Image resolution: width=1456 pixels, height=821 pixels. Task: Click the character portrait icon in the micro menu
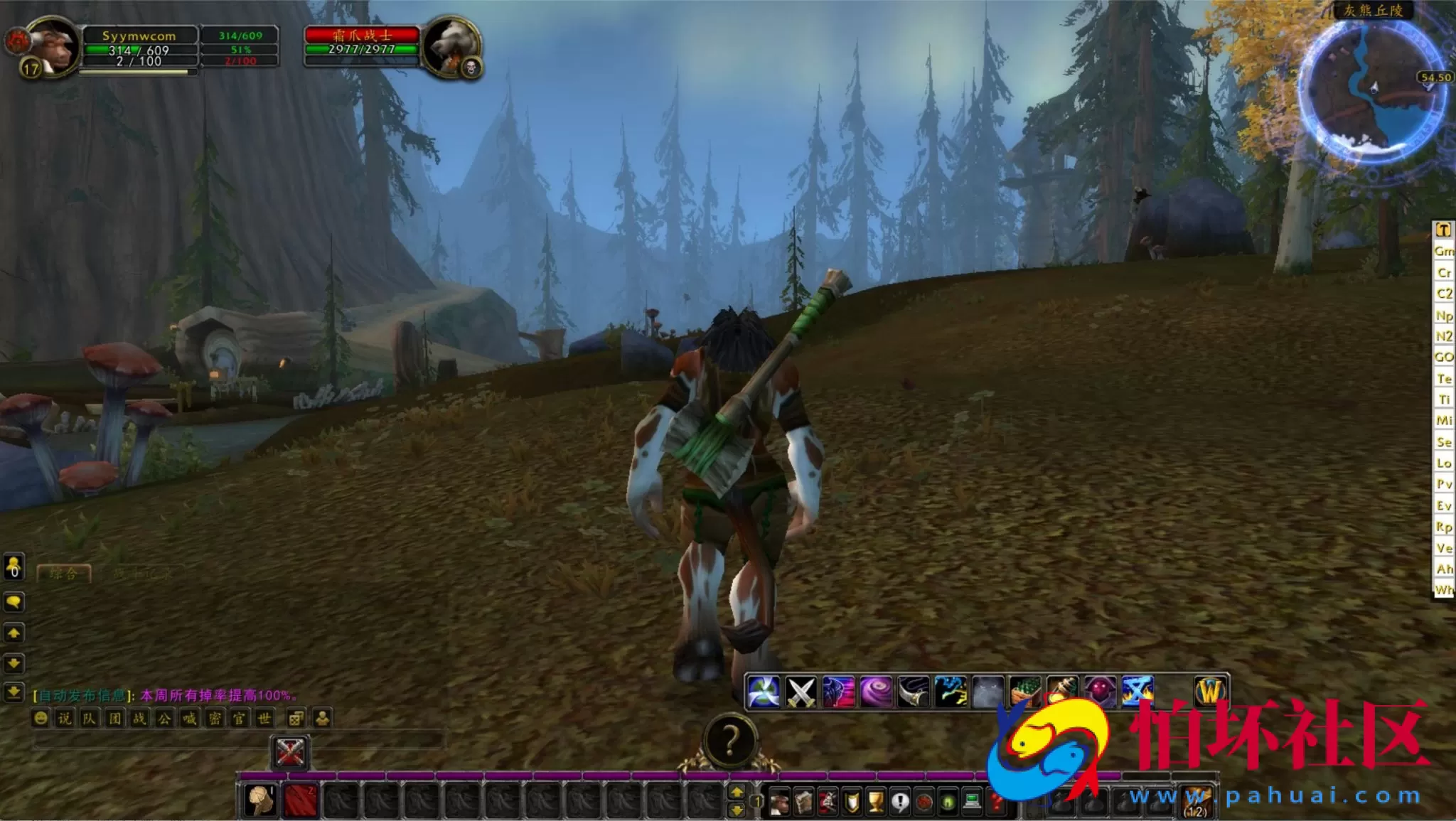click(x=778, y=802)
